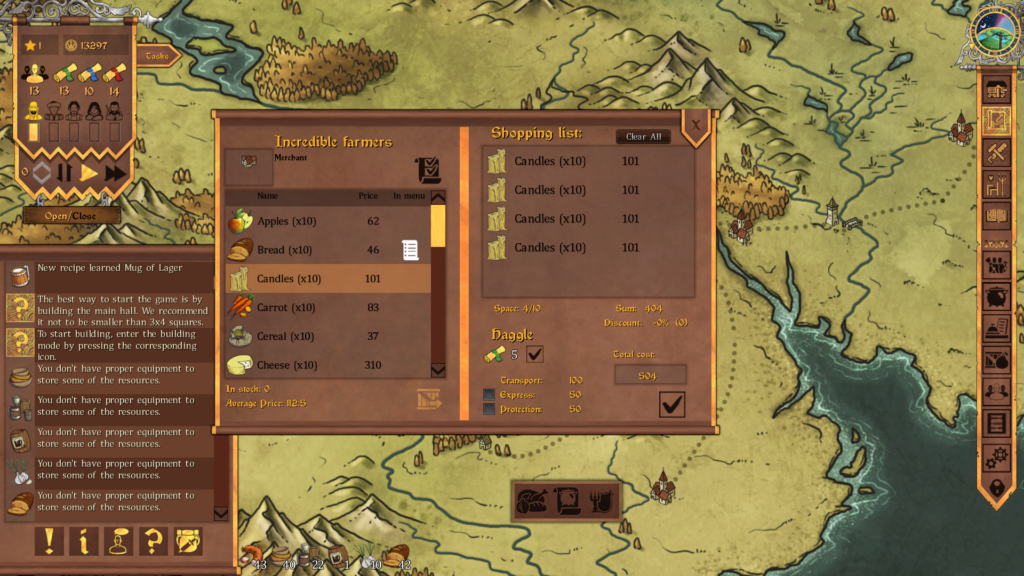
Task: Enable Protection for the shipment
Action: pos(489,409)
